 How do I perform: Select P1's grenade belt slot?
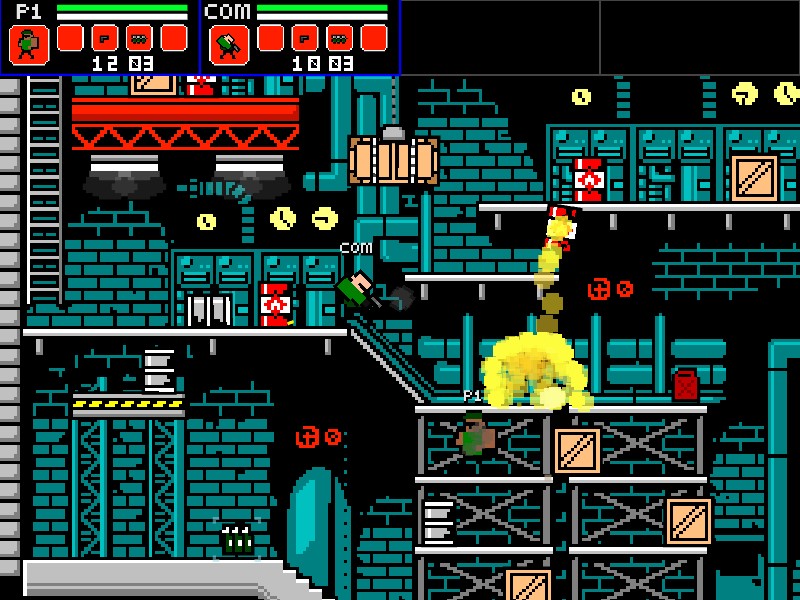(x=139, y=38)
